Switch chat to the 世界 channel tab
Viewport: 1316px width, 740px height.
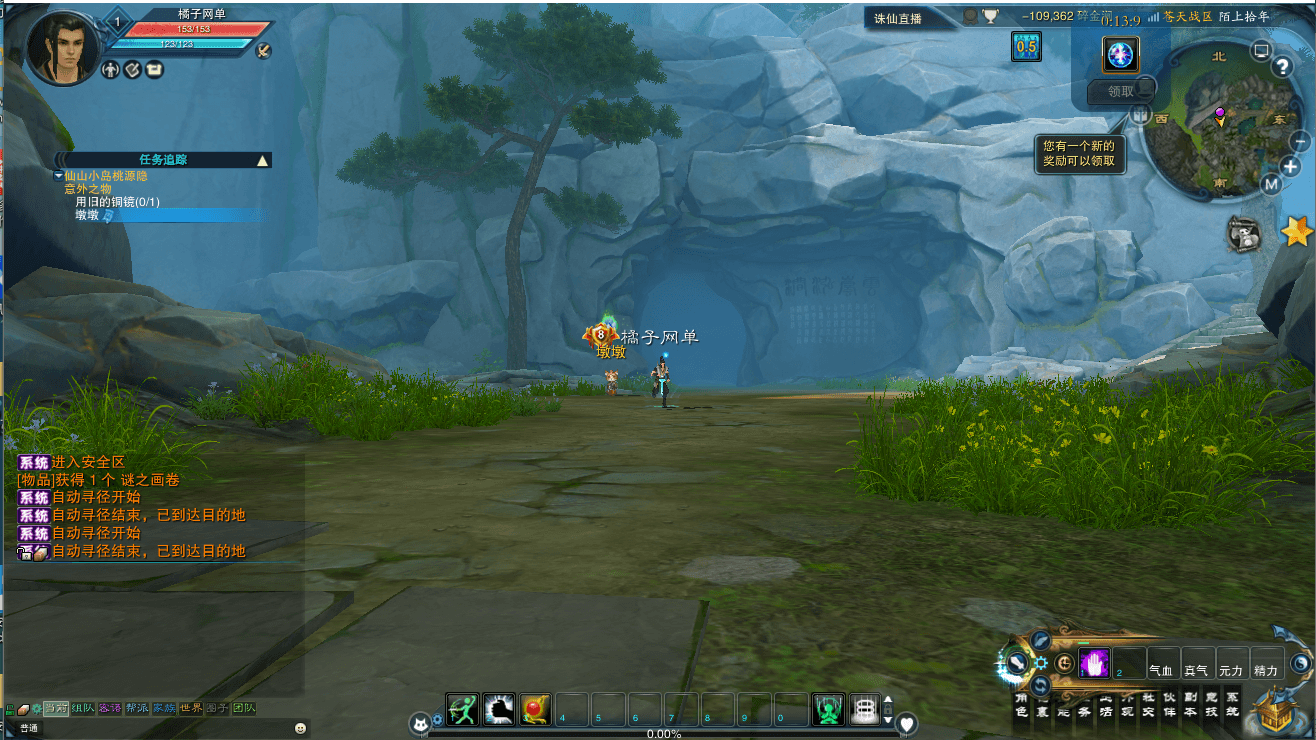190,708
